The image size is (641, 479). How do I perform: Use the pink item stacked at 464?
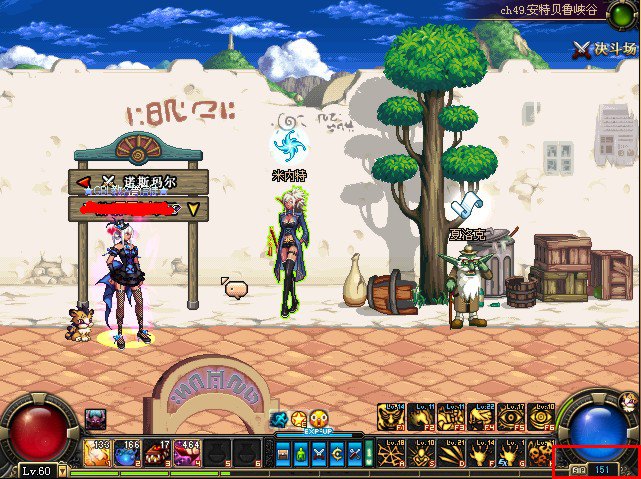(x=188, y=454)
